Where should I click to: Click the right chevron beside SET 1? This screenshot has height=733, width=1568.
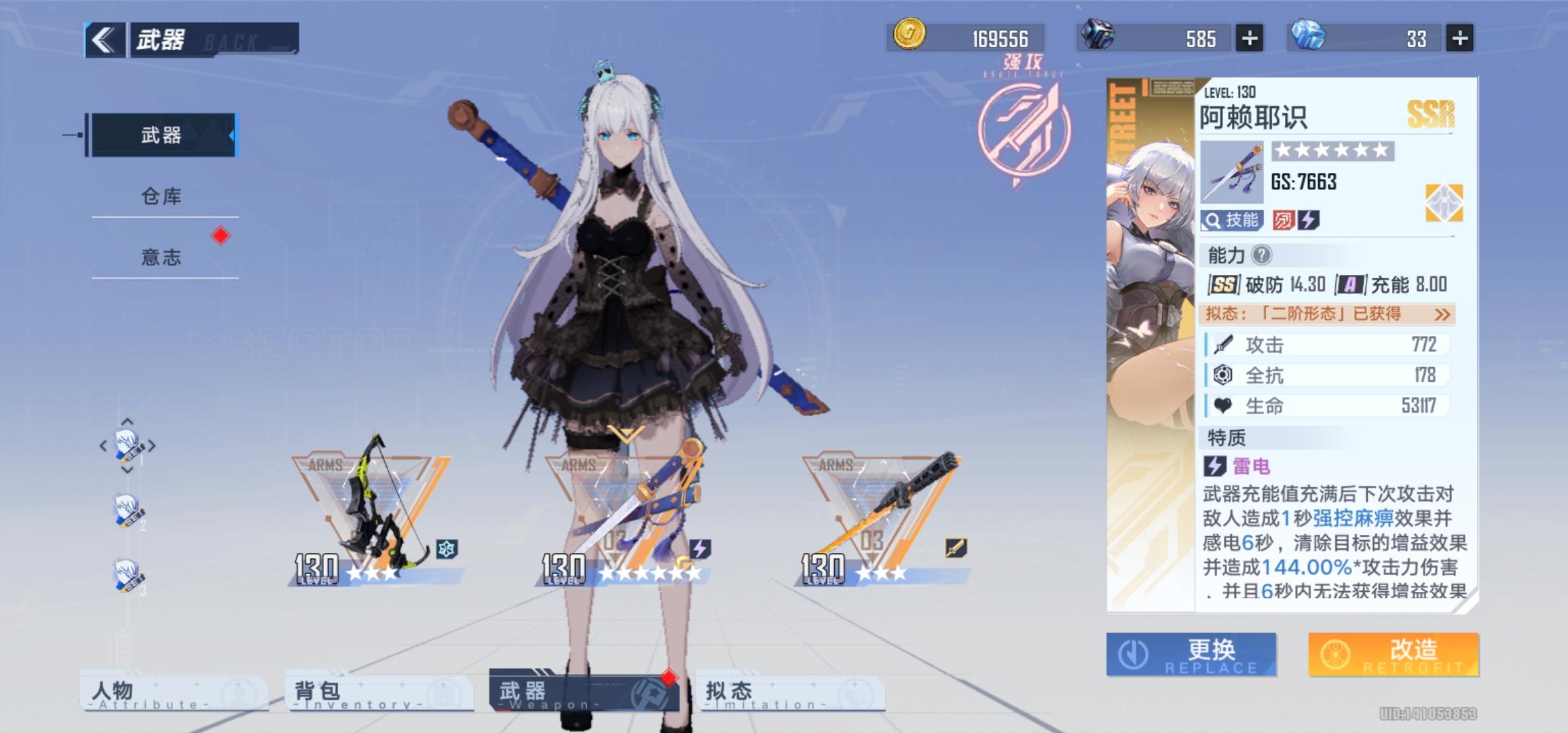tap(151, 445)
